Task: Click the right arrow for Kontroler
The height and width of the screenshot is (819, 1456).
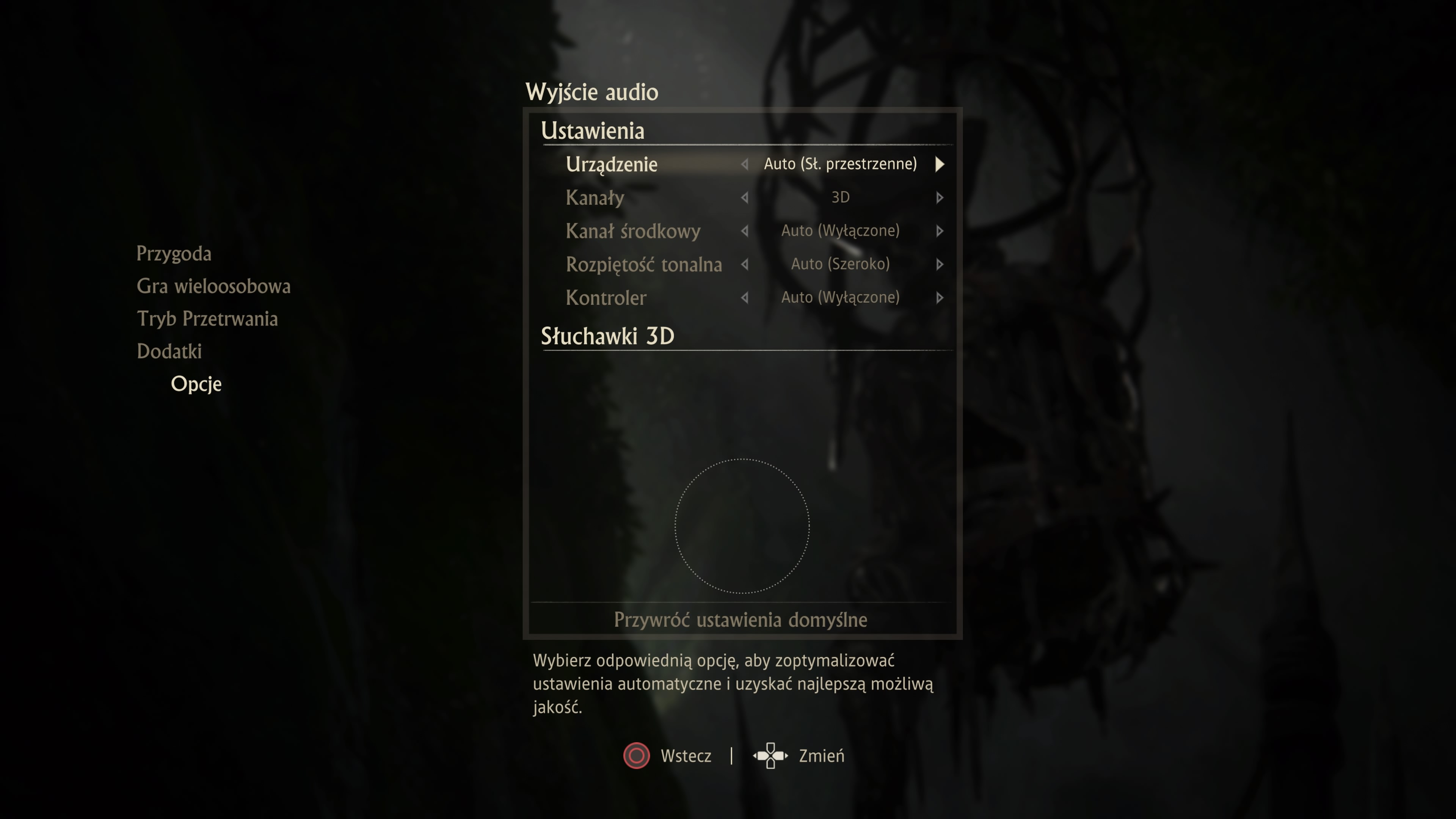Action: (x=940, y=298)
